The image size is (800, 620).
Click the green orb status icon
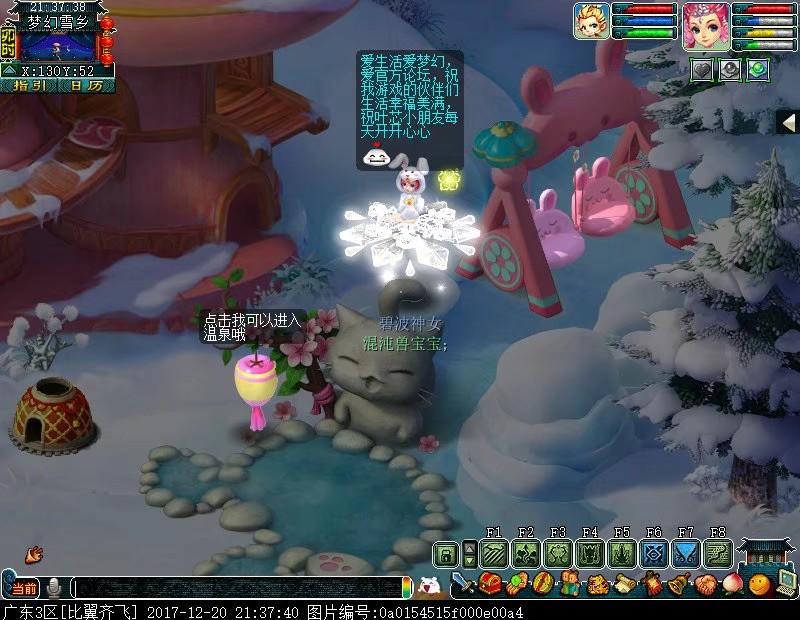click(x=758, y=68)
